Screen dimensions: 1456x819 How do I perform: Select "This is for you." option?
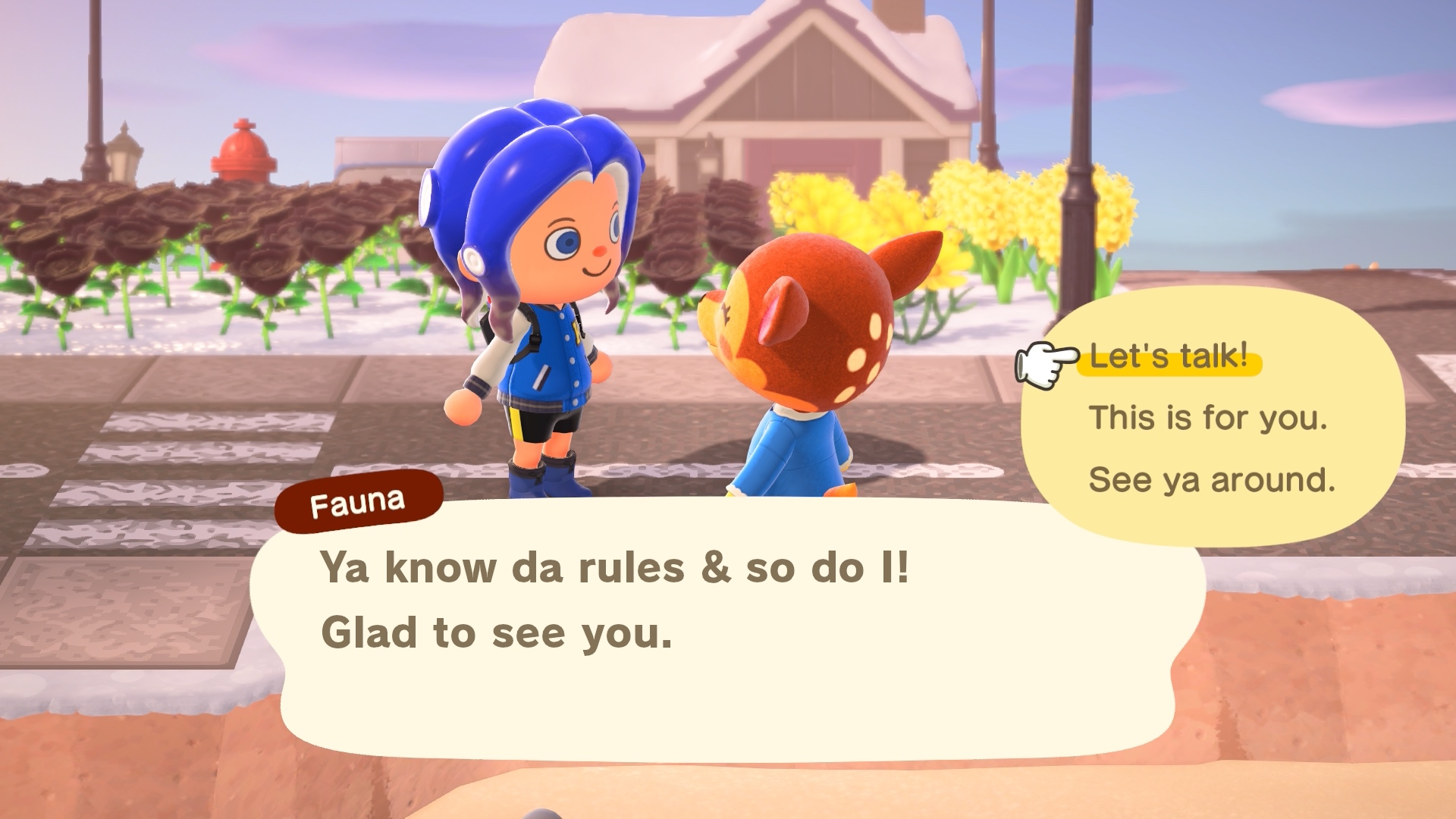1208,418
